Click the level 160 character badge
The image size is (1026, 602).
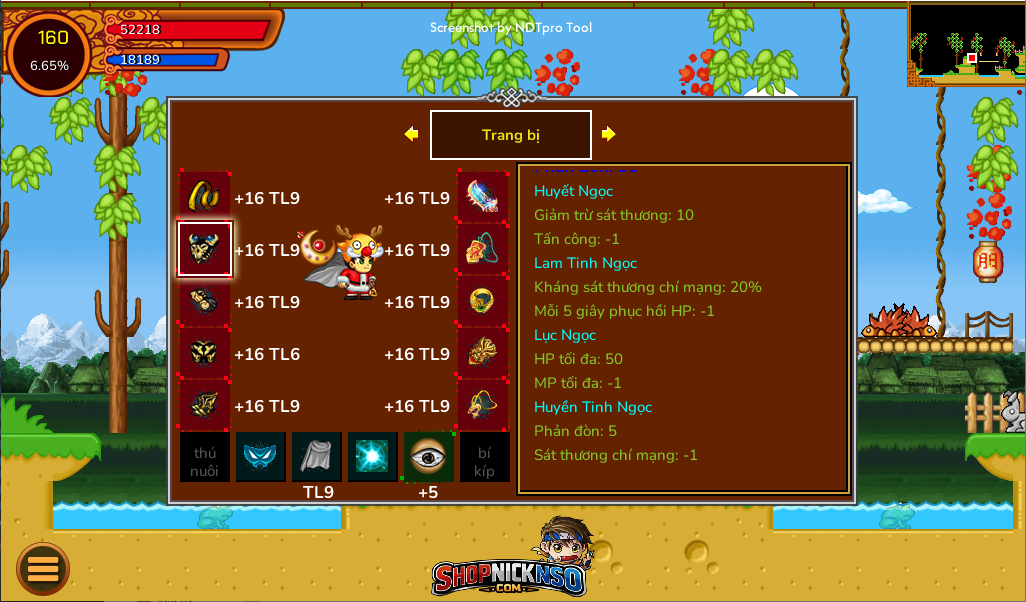[49, 52]
